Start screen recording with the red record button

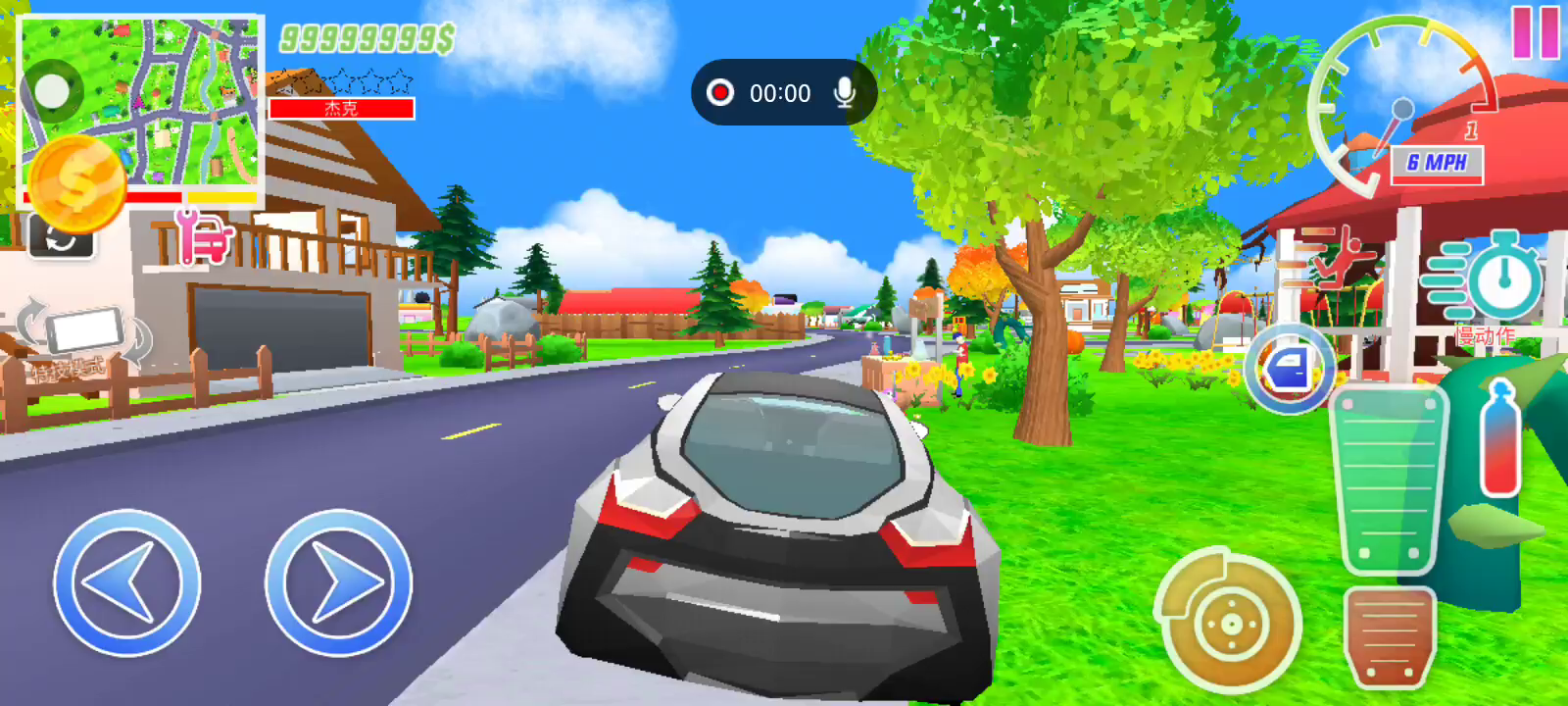click(x=720, y=92)
